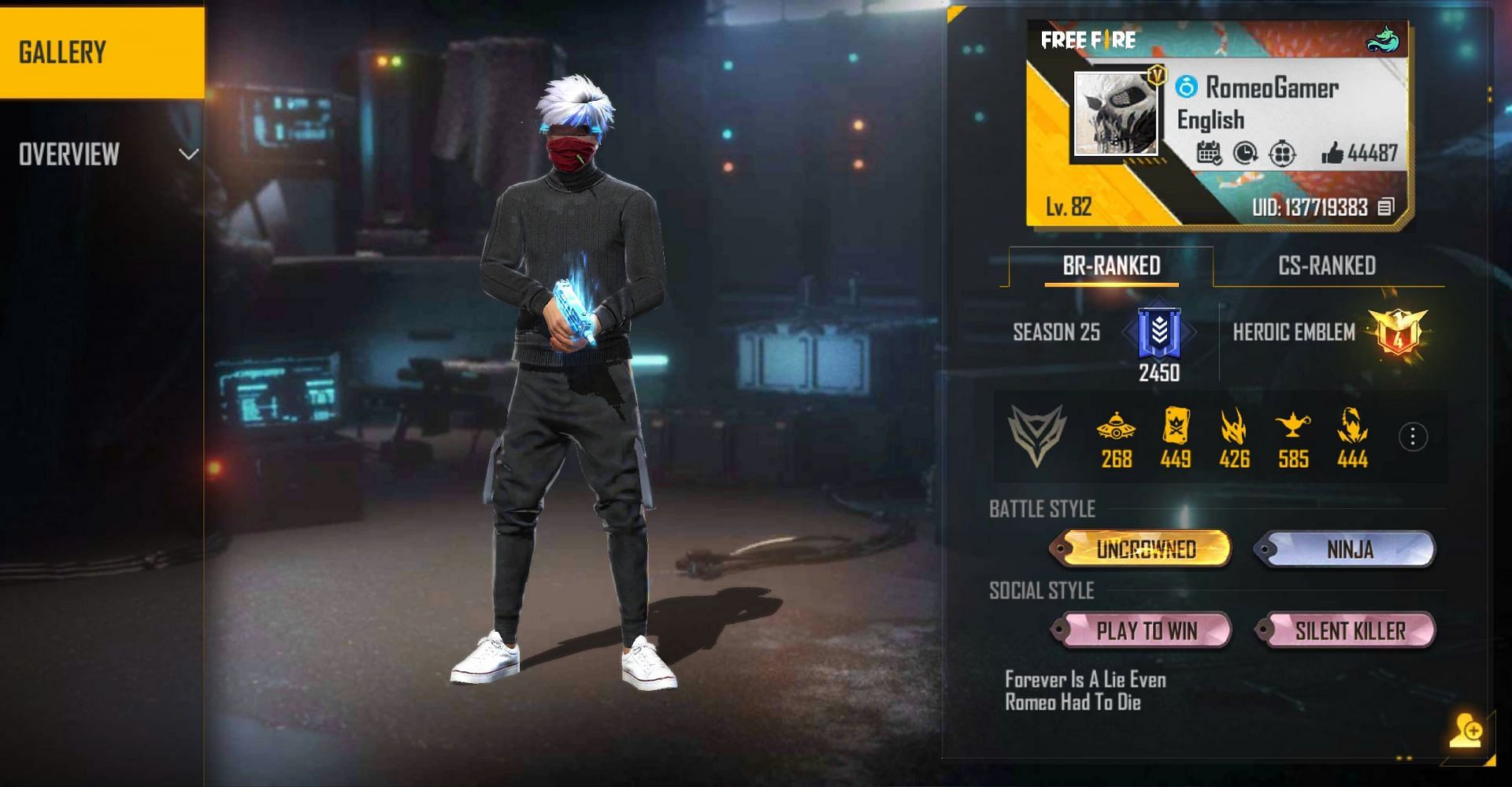
Task: Select the genie lamp badge showing 585
Action: click(x=1293, y=429)
